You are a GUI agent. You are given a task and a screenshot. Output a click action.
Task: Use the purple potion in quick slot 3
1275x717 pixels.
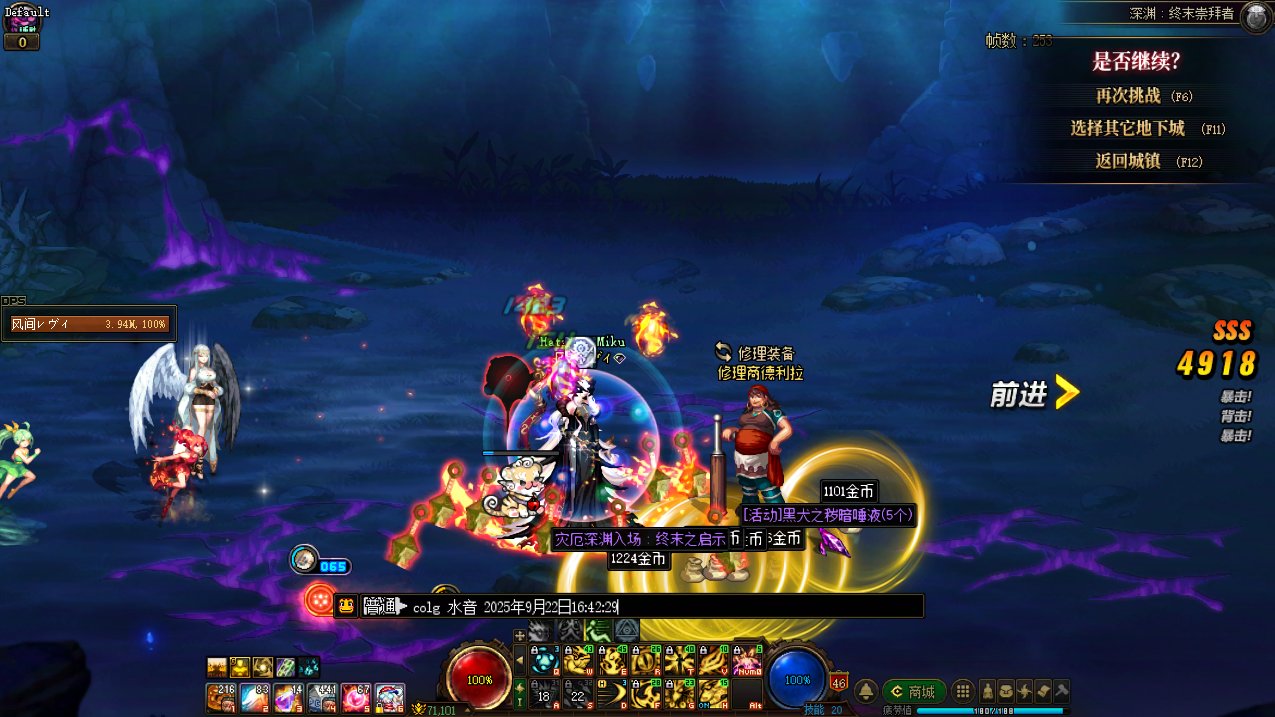pos(288,697)
